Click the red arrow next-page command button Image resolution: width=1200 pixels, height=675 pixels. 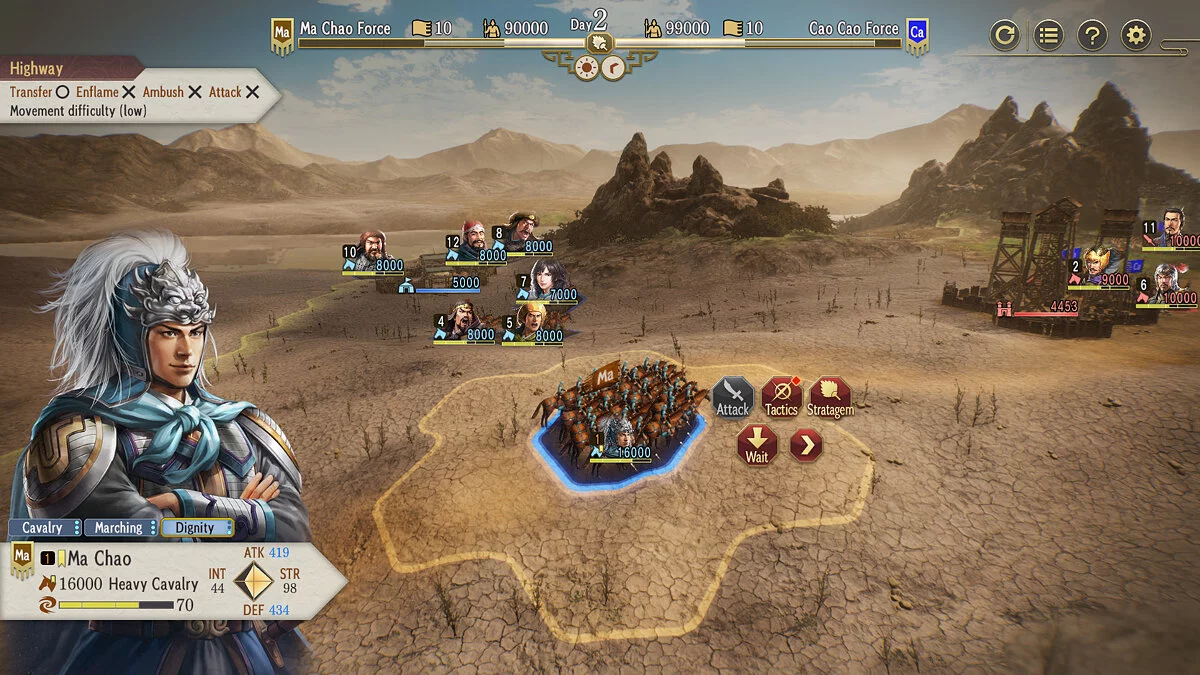click(x=806, y=445)
